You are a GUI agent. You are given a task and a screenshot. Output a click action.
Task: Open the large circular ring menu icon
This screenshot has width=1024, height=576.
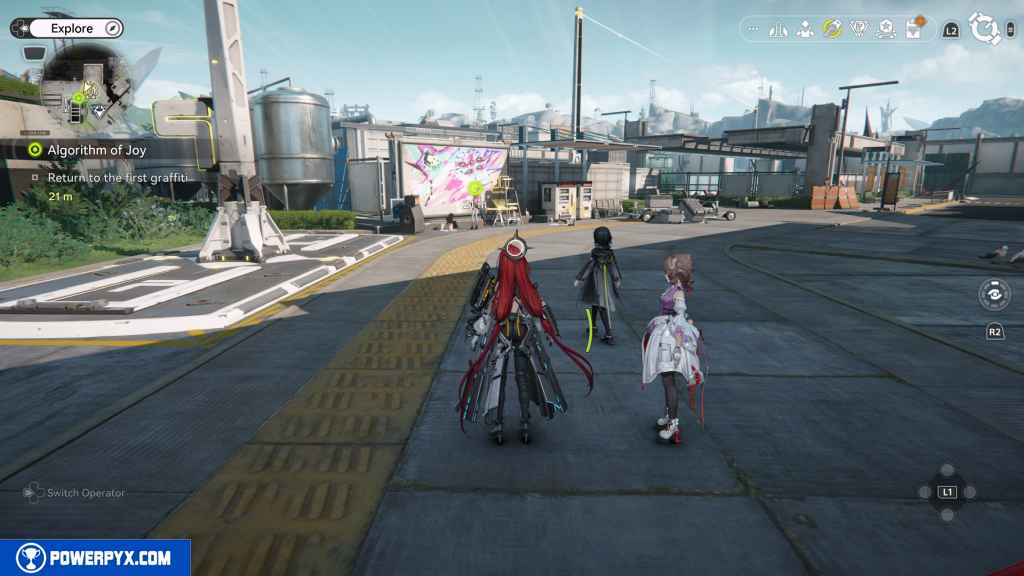coord(985,29)
